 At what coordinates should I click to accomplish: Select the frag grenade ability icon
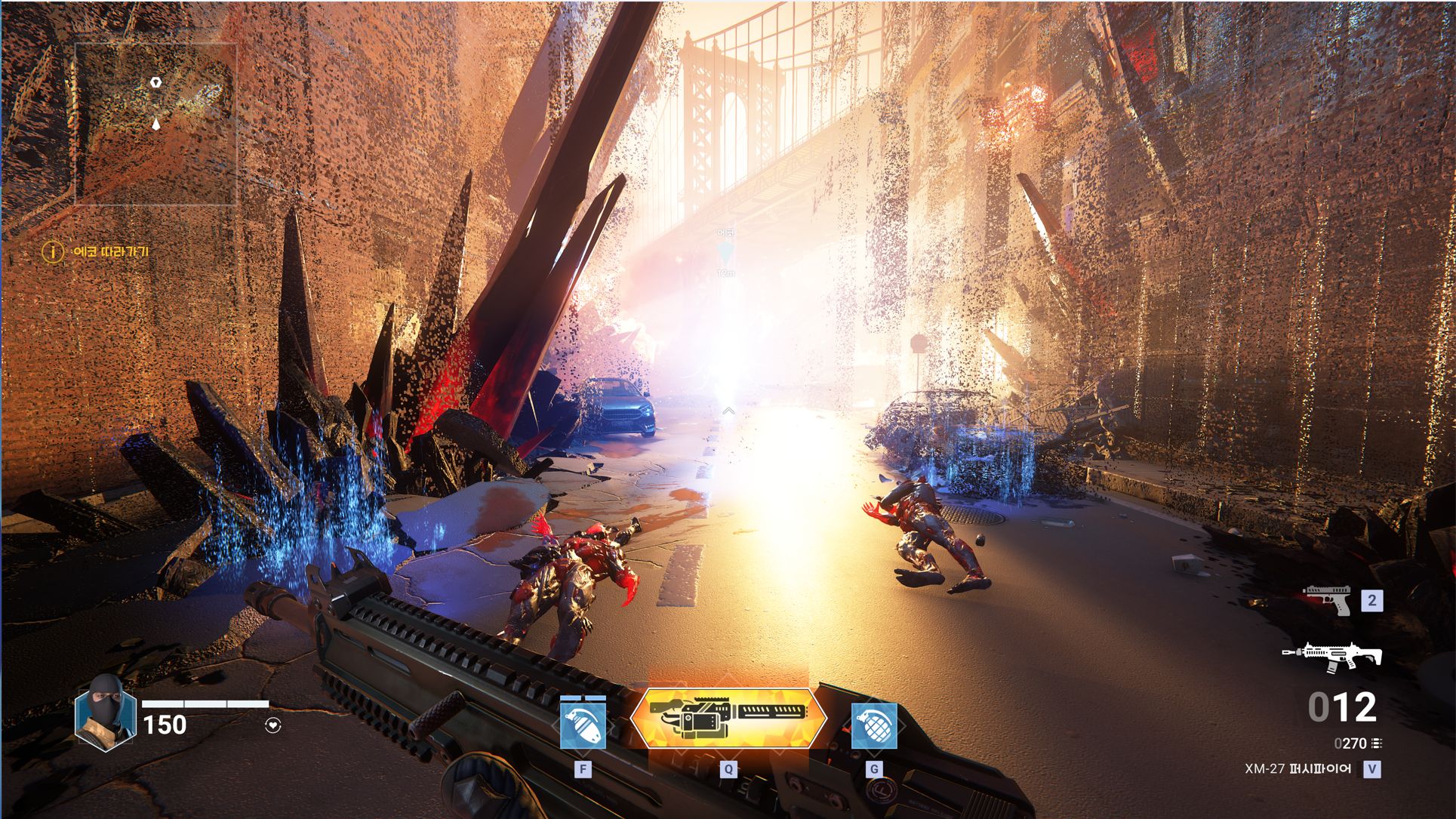click(x=874, y=725)
